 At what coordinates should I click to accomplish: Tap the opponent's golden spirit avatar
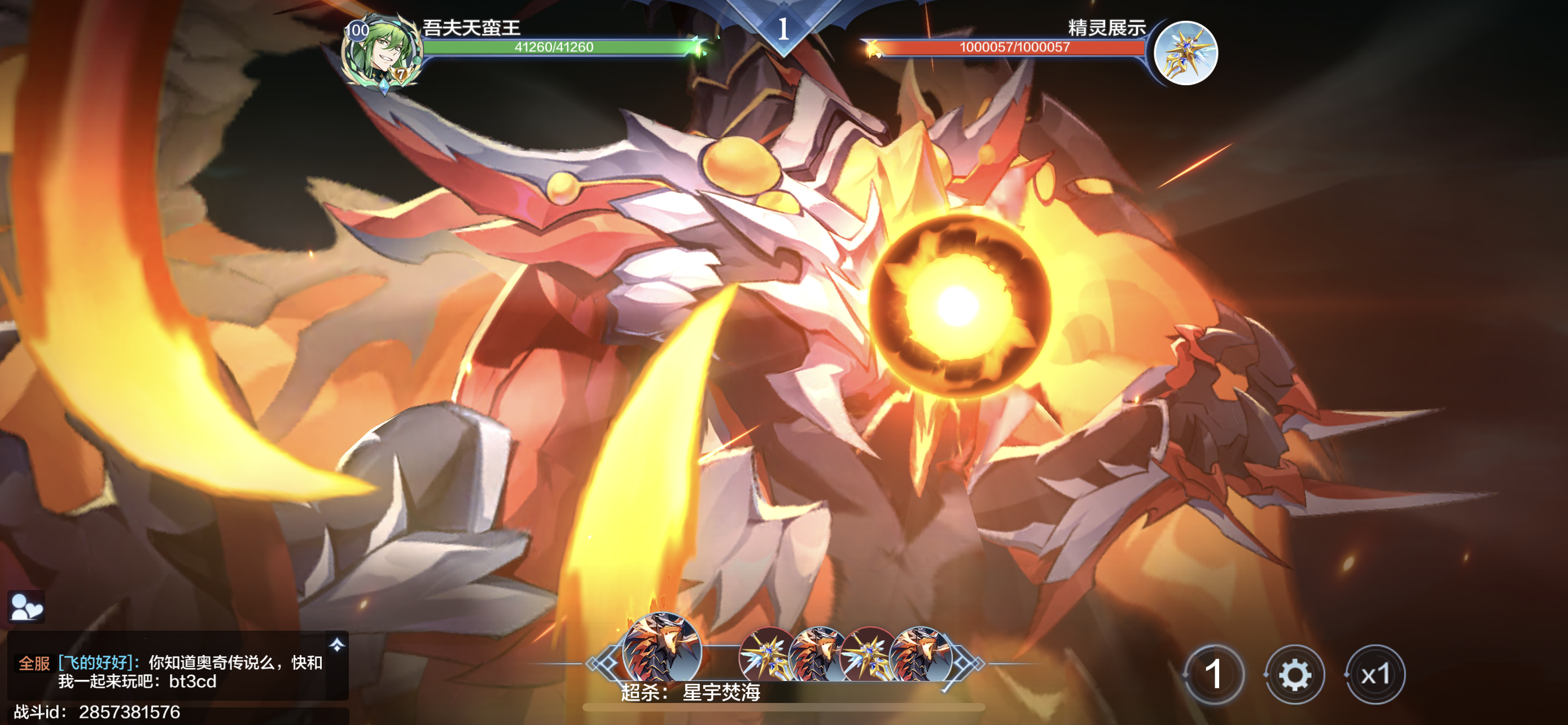(x=1185, y=53)
